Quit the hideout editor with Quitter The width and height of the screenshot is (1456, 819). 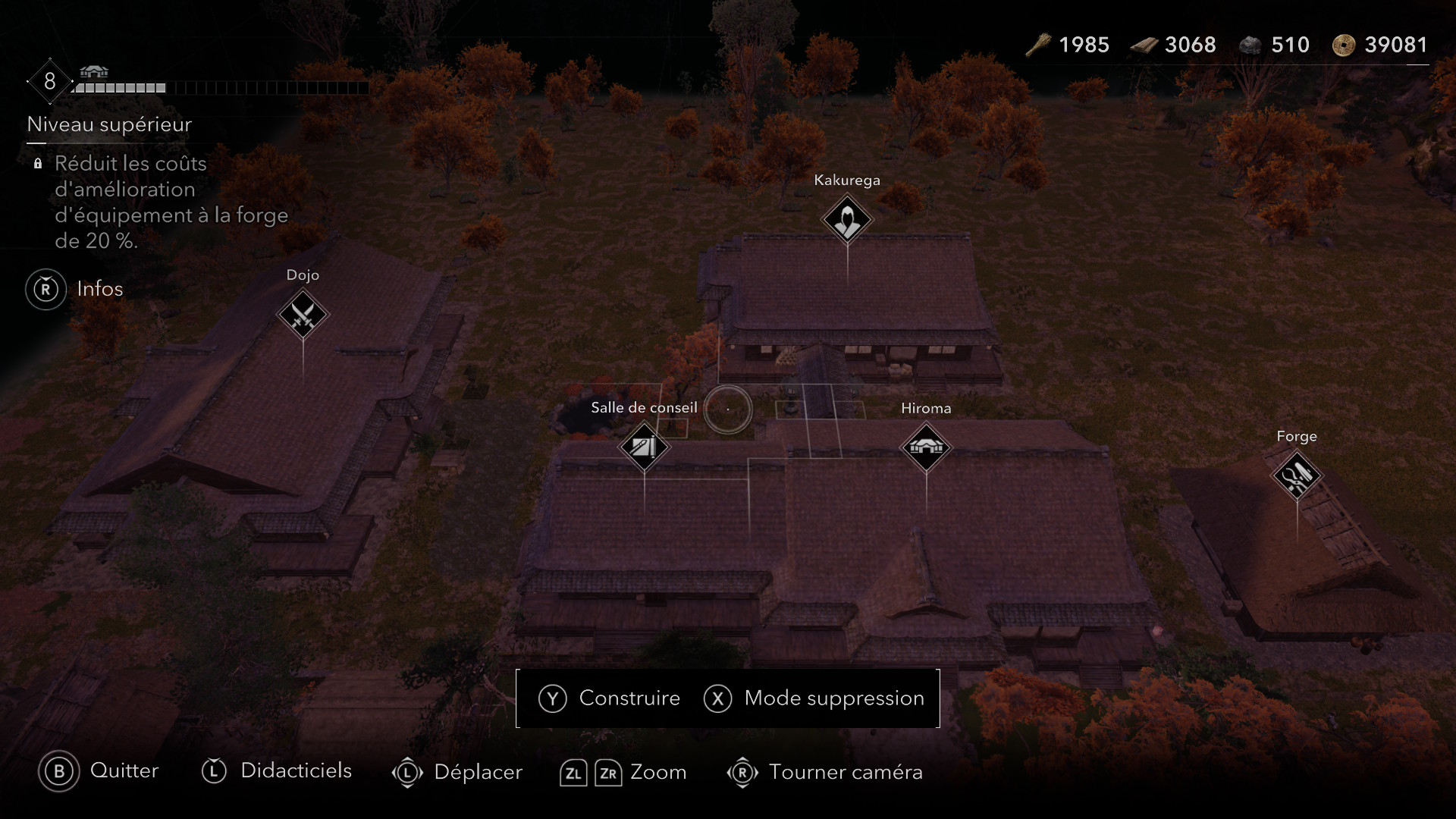tap(99, 771)
